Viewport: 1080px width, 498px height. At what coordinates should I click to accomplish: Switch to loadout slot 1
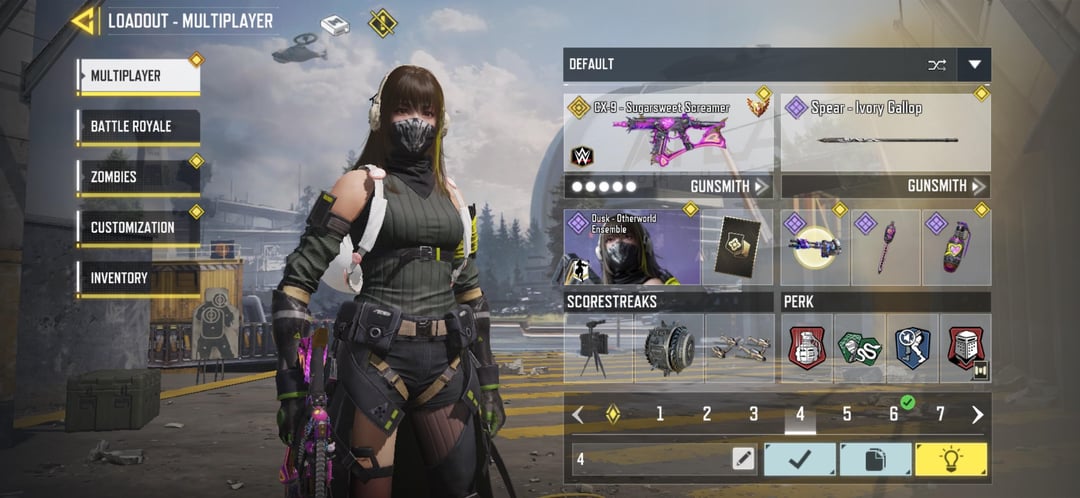(x=660, y=414)
